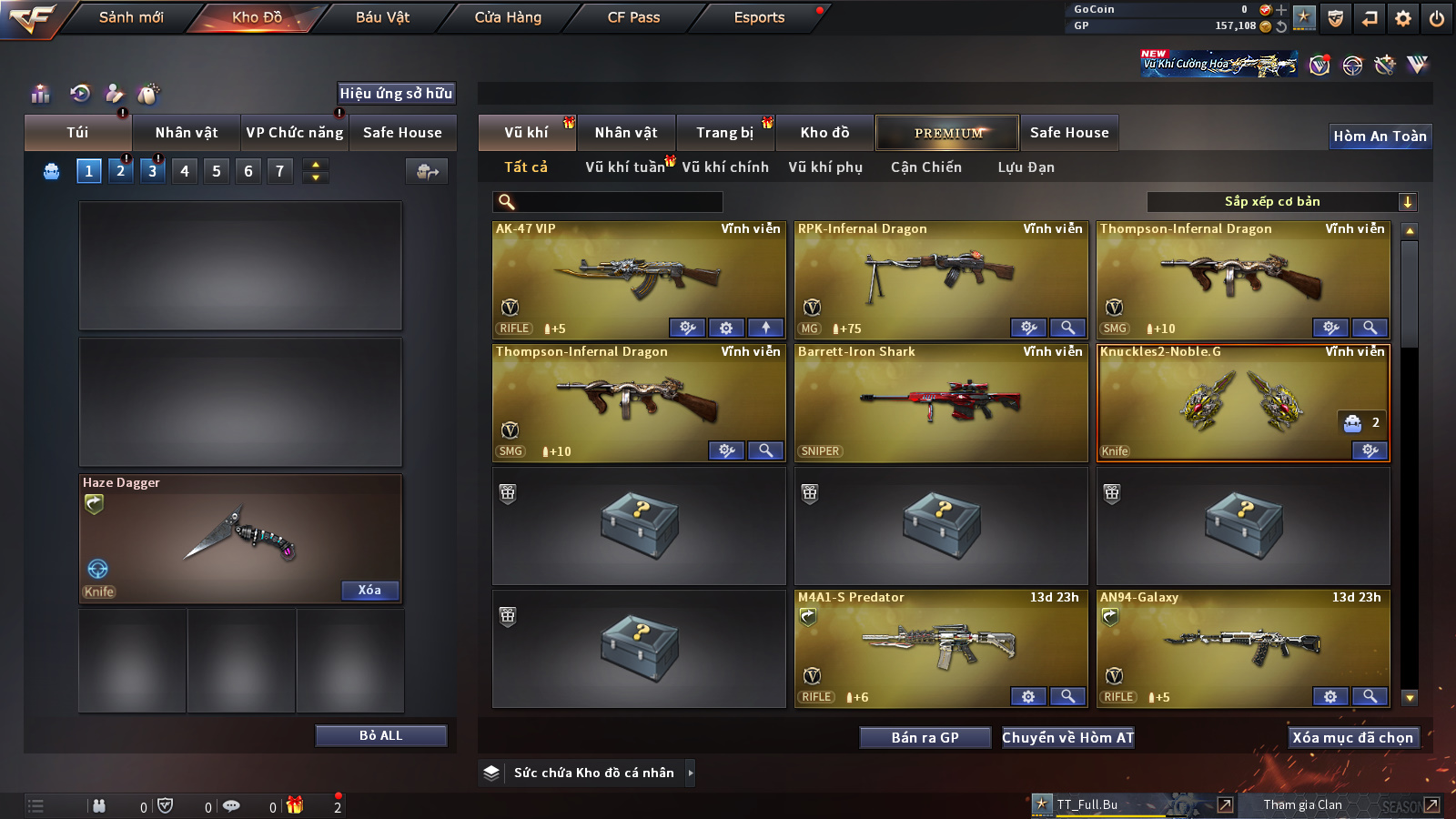Sell selected item via Bán ra GP

(925, 738)
